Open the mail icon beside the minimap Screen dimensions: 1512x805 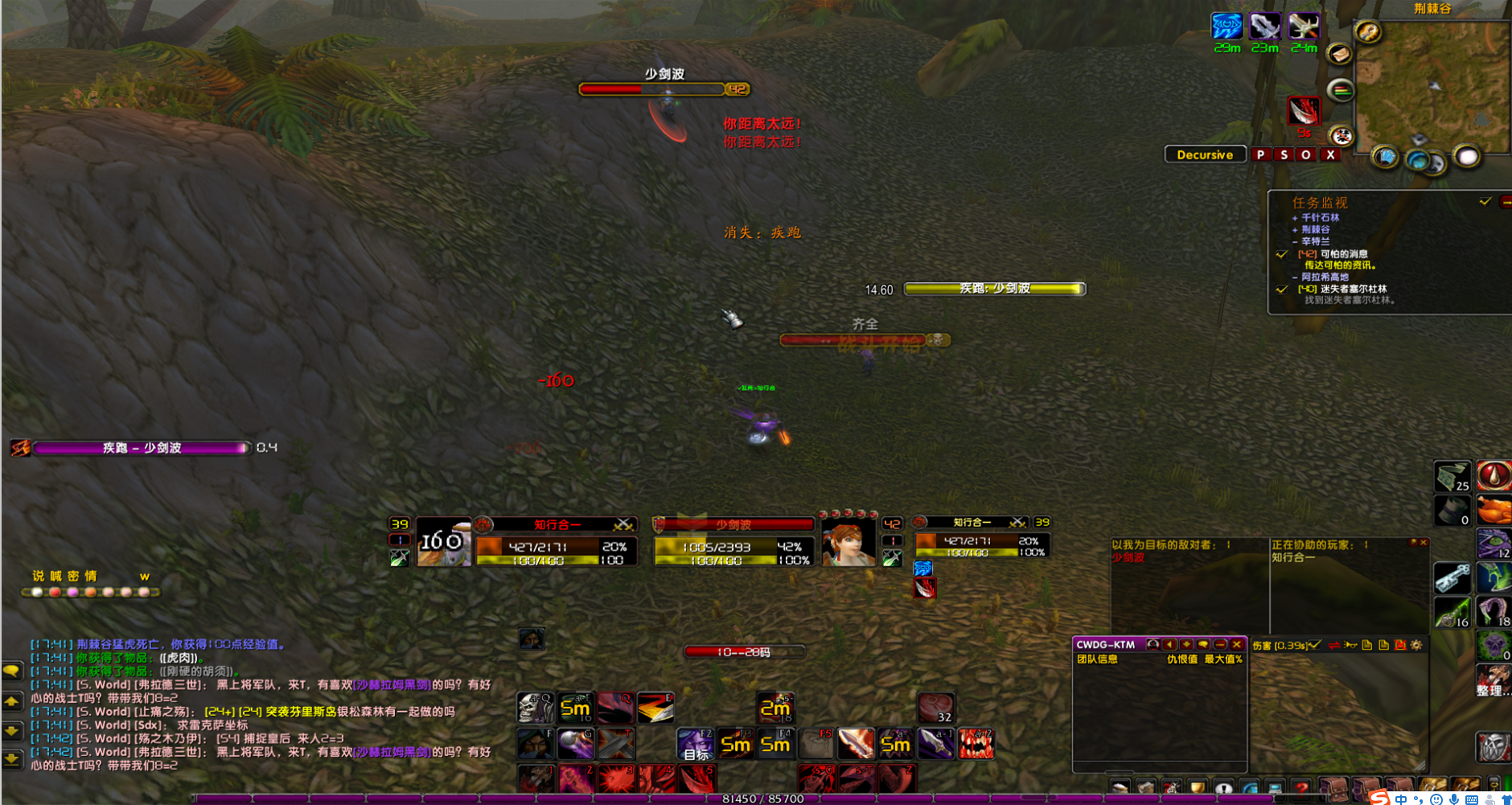pos(1340,55)
